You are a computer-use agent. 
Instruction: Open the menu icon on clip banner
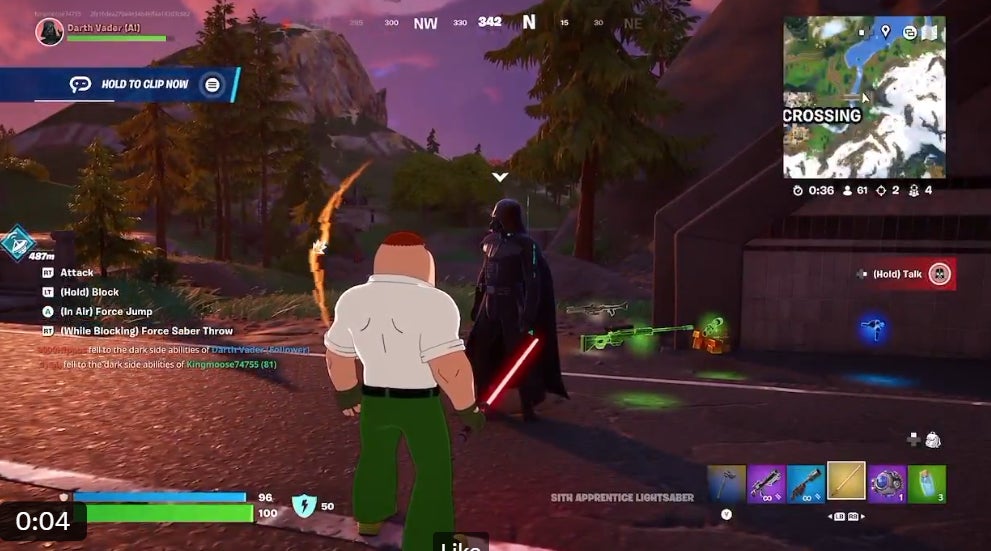pyautogui.click(x=212, y=84)
